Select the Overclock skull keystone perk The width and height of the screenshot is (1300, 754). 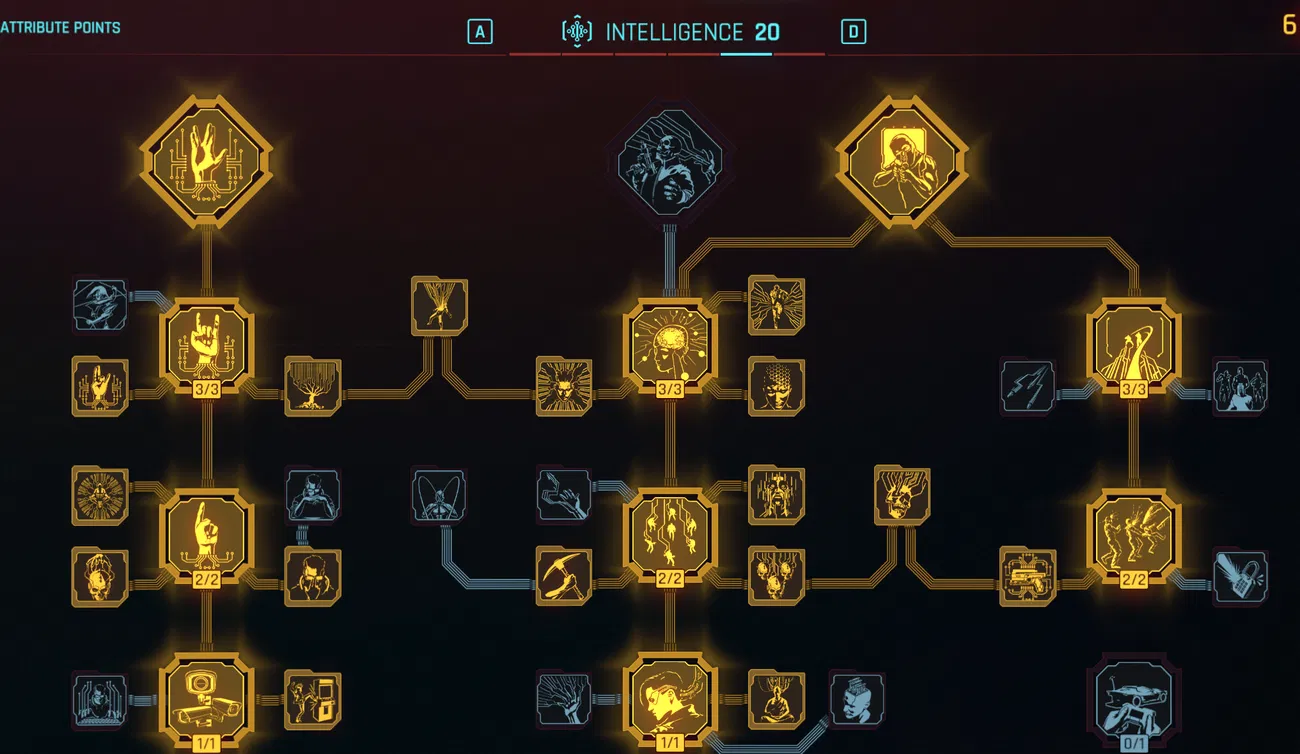[x=668, y=165]
